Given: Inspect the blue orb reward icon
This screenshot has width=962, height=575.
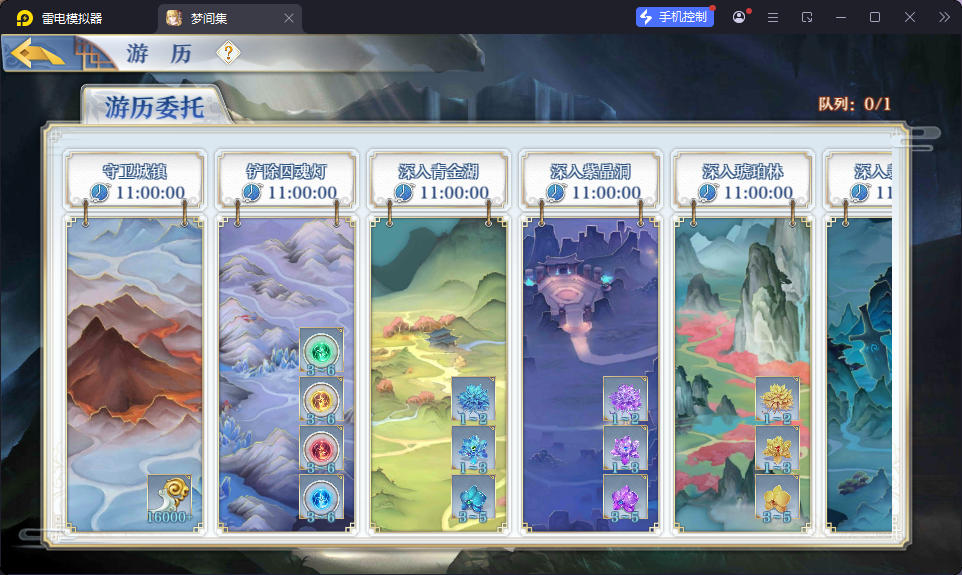Looking at the screenshot, I should coord(321,496).
